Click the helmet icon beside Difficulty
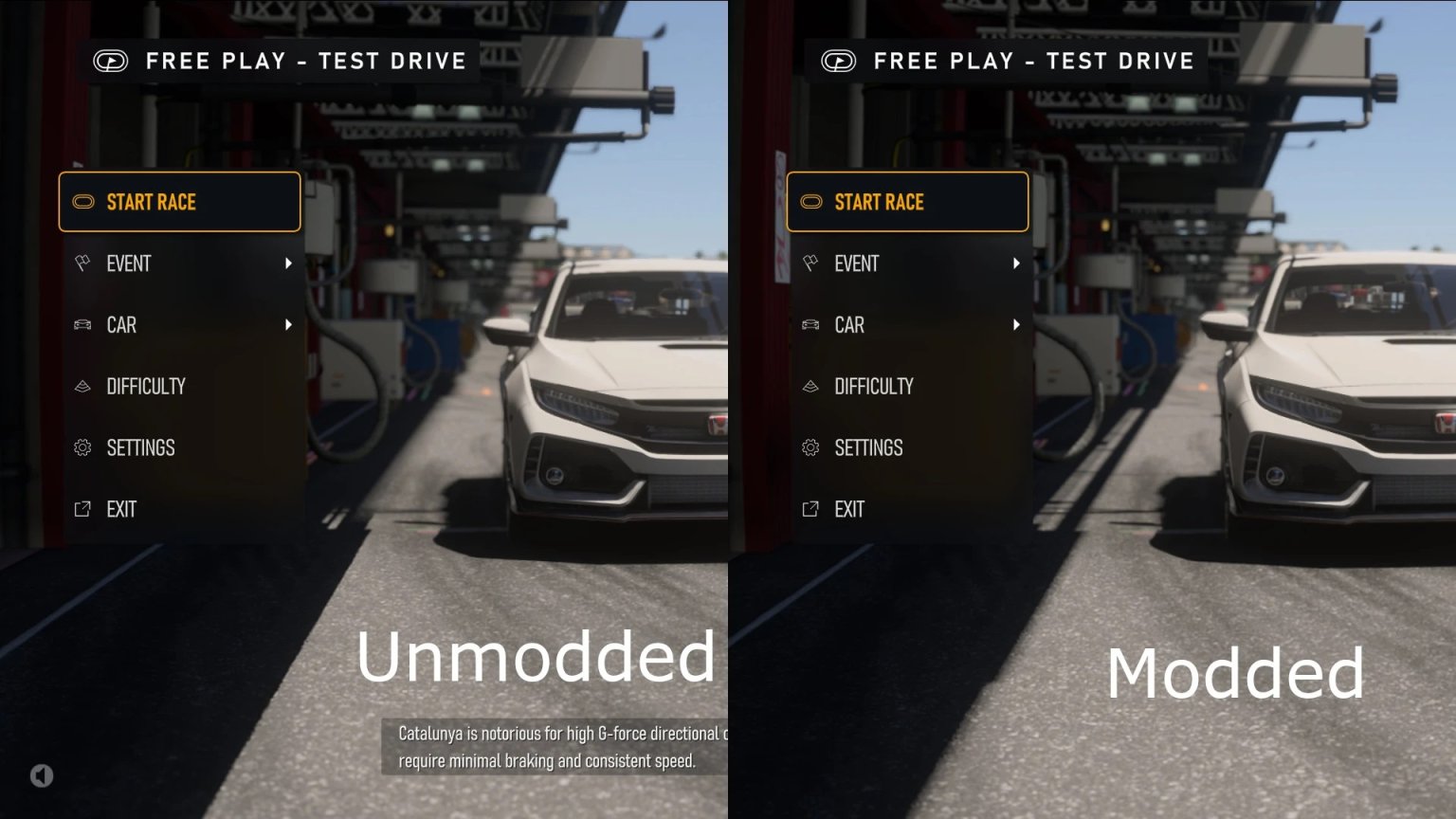1456x819 pixels. 82,386
